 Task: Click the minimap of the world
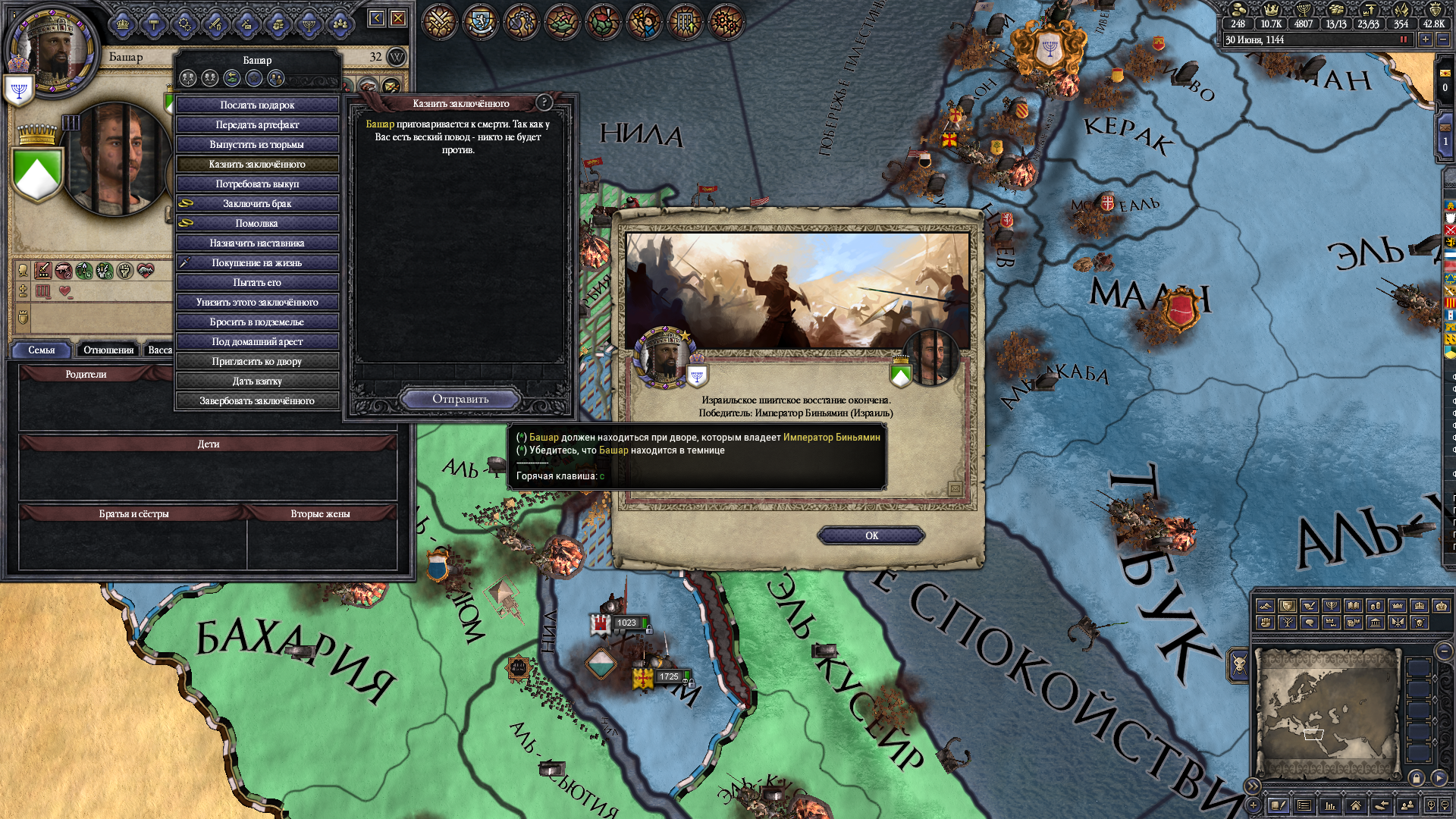click(x=1327, y=713)
